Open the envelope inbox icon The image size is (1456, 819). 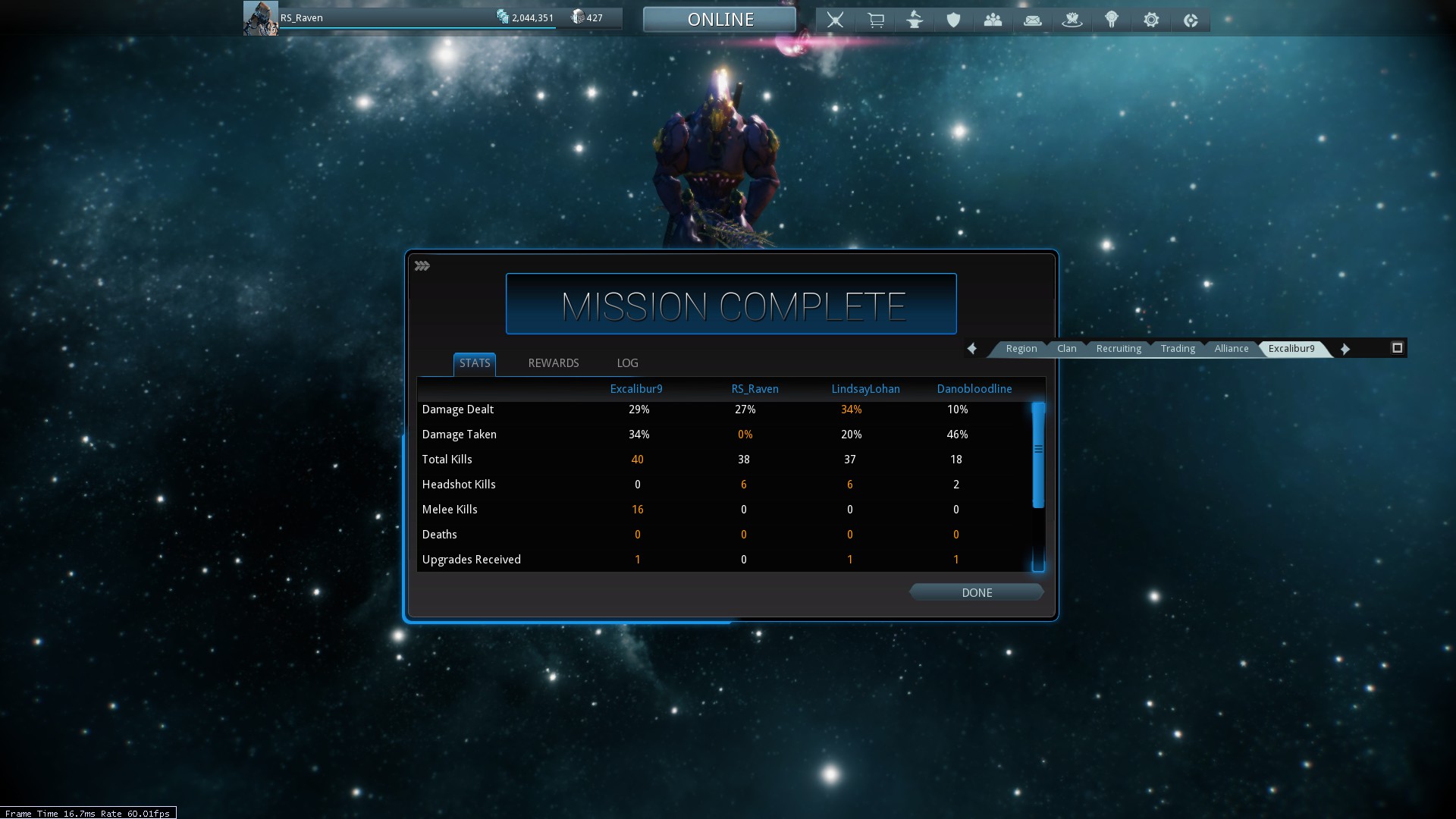tap(1032, 20)
